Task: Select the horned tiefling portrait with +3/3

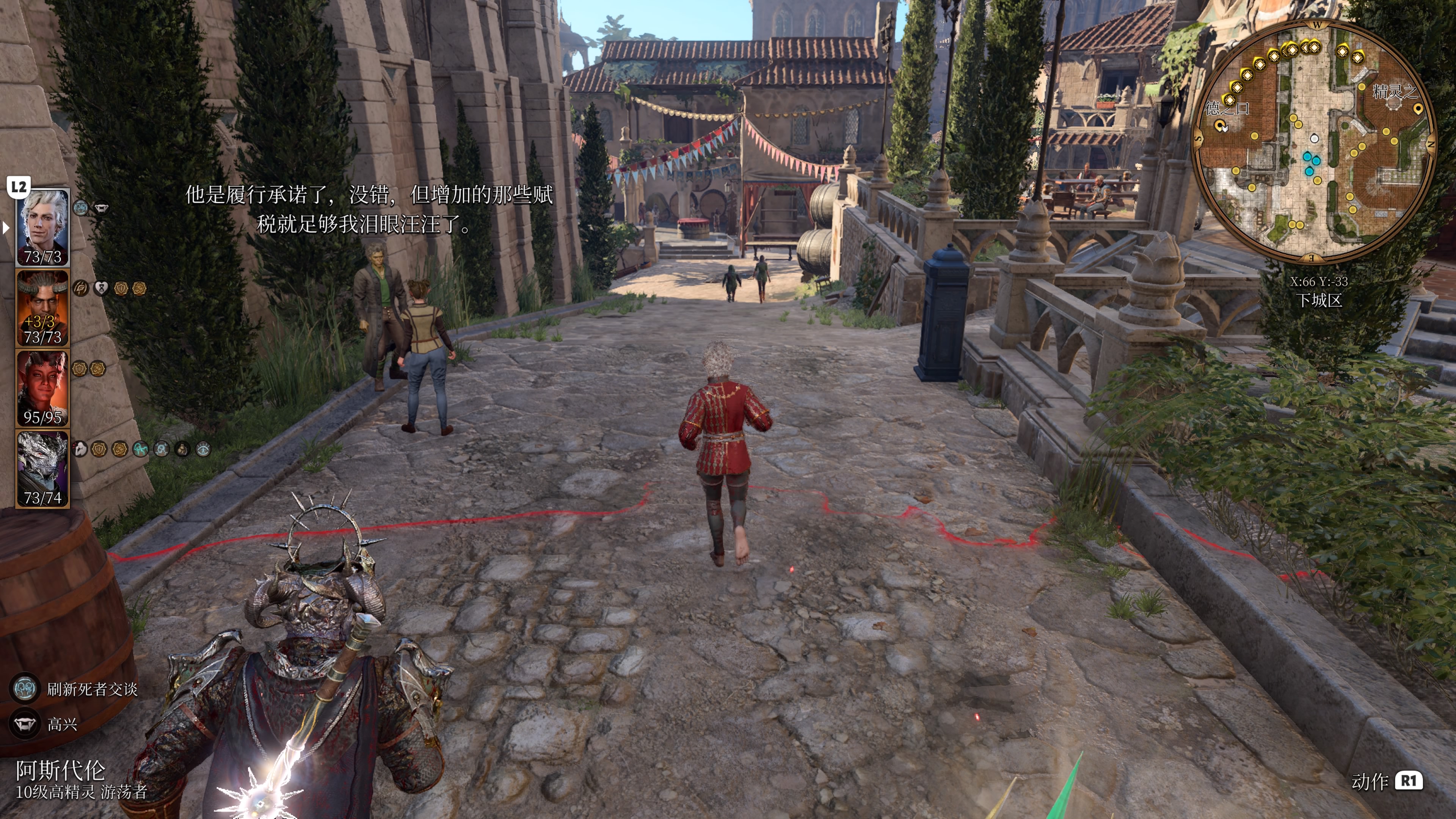Action: (x=42, y=308)
